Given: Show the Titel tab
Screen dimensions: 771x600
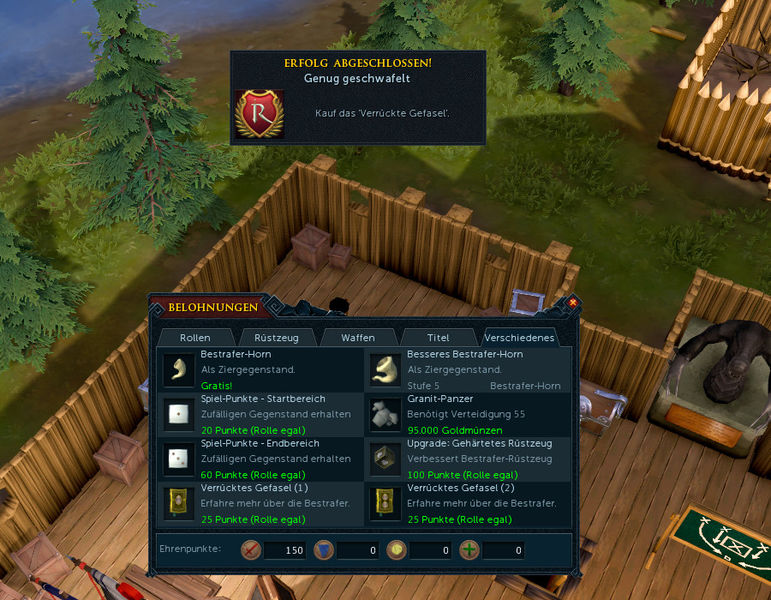Looking at the screenshot, I should pyautogui.click(x=438, y=338).
